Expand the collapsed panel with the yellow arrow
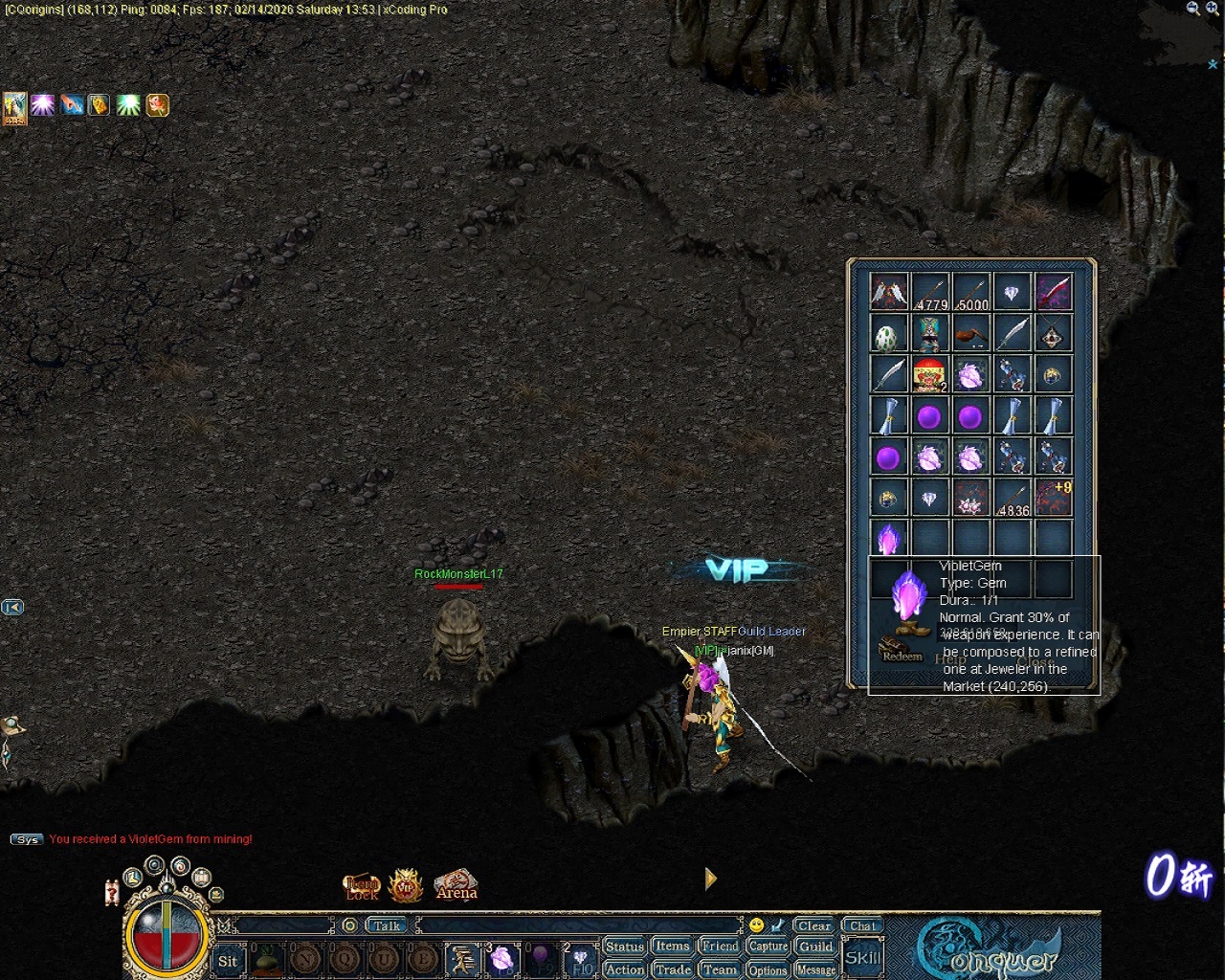 [x=710, y=879]
